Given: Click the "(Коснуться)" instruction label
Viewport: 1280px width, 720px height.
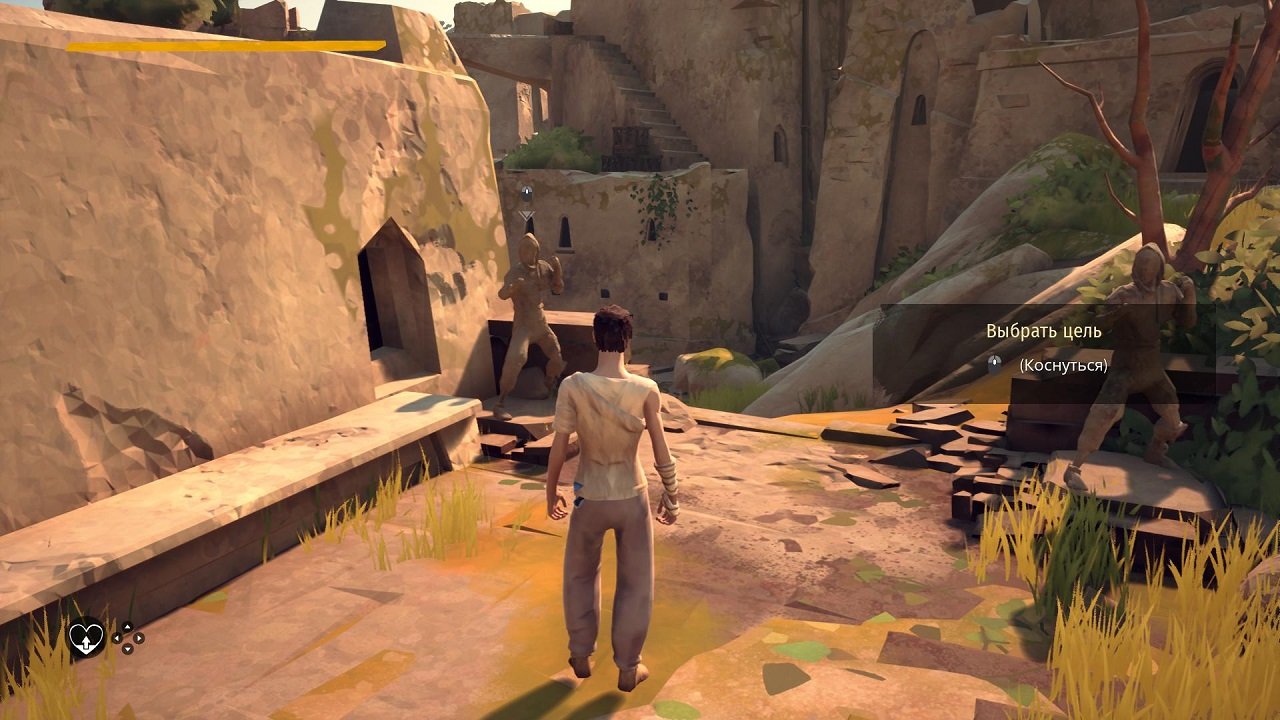Looking at the screenshot, I should 1063,365.
